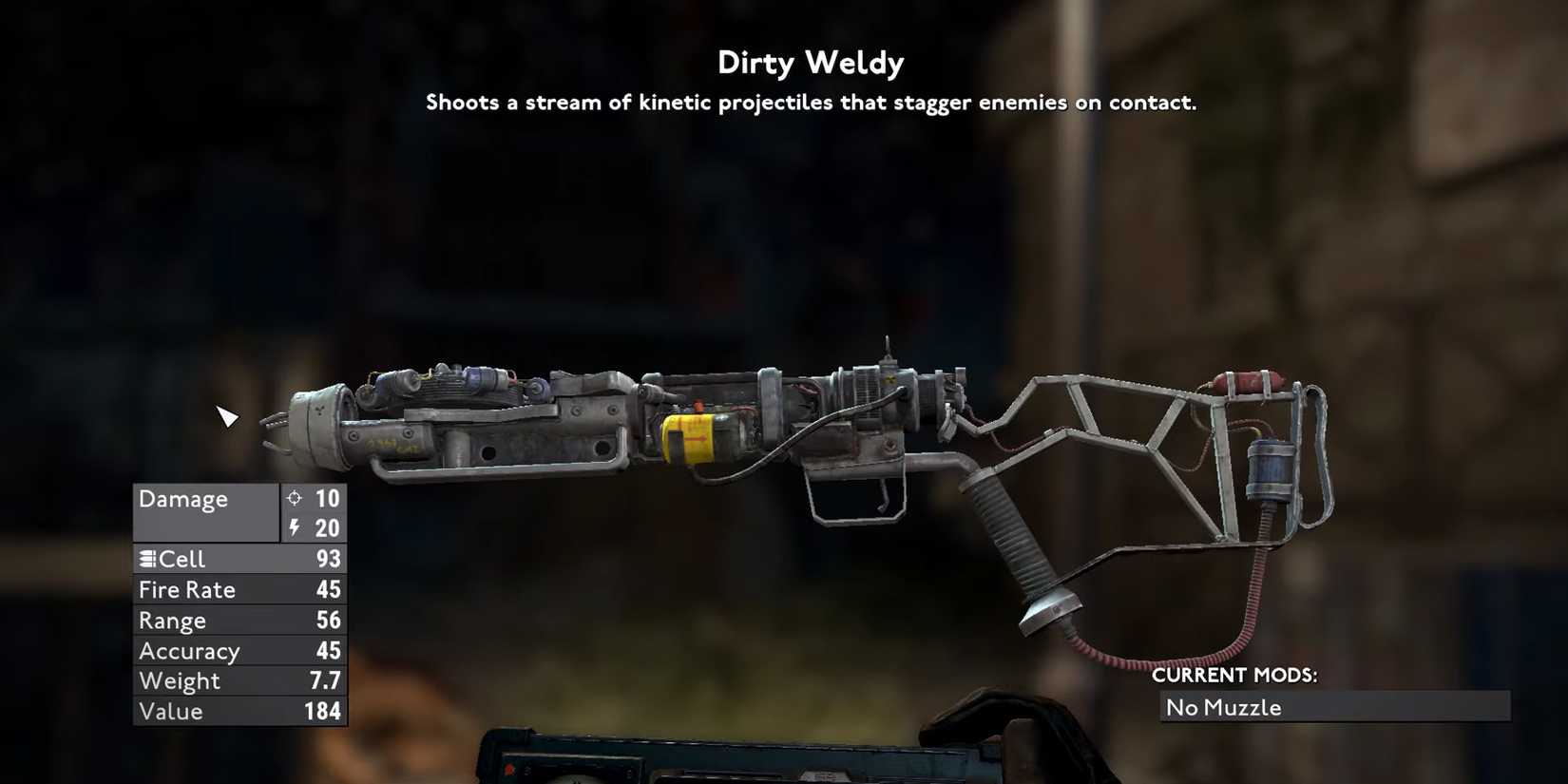Click the Value 184 stat entry
The image size is (1568, 784).
tap(238, 711)
